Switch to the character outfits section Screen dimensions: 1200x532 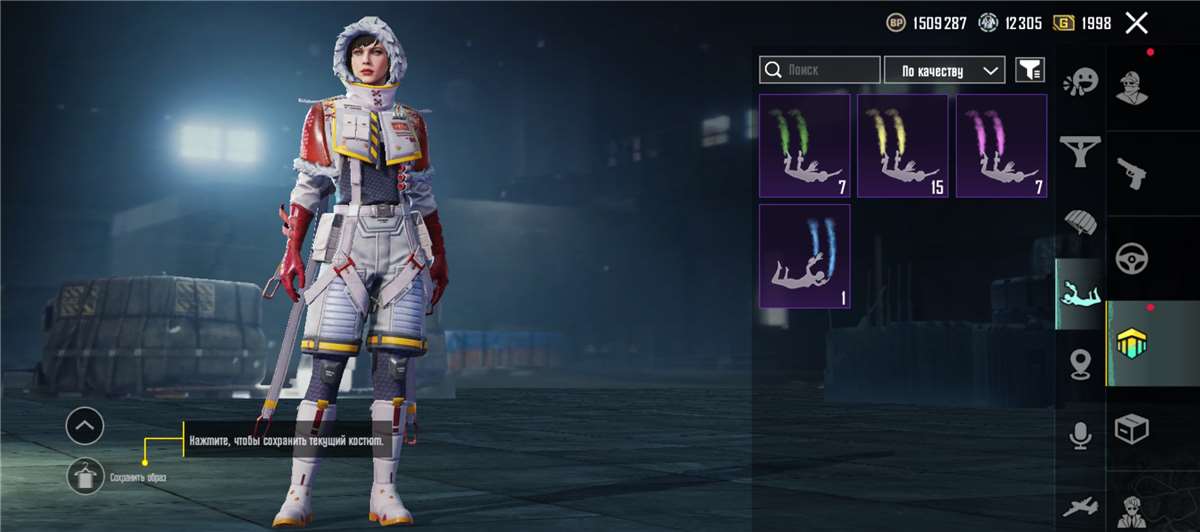(1132, 87)
